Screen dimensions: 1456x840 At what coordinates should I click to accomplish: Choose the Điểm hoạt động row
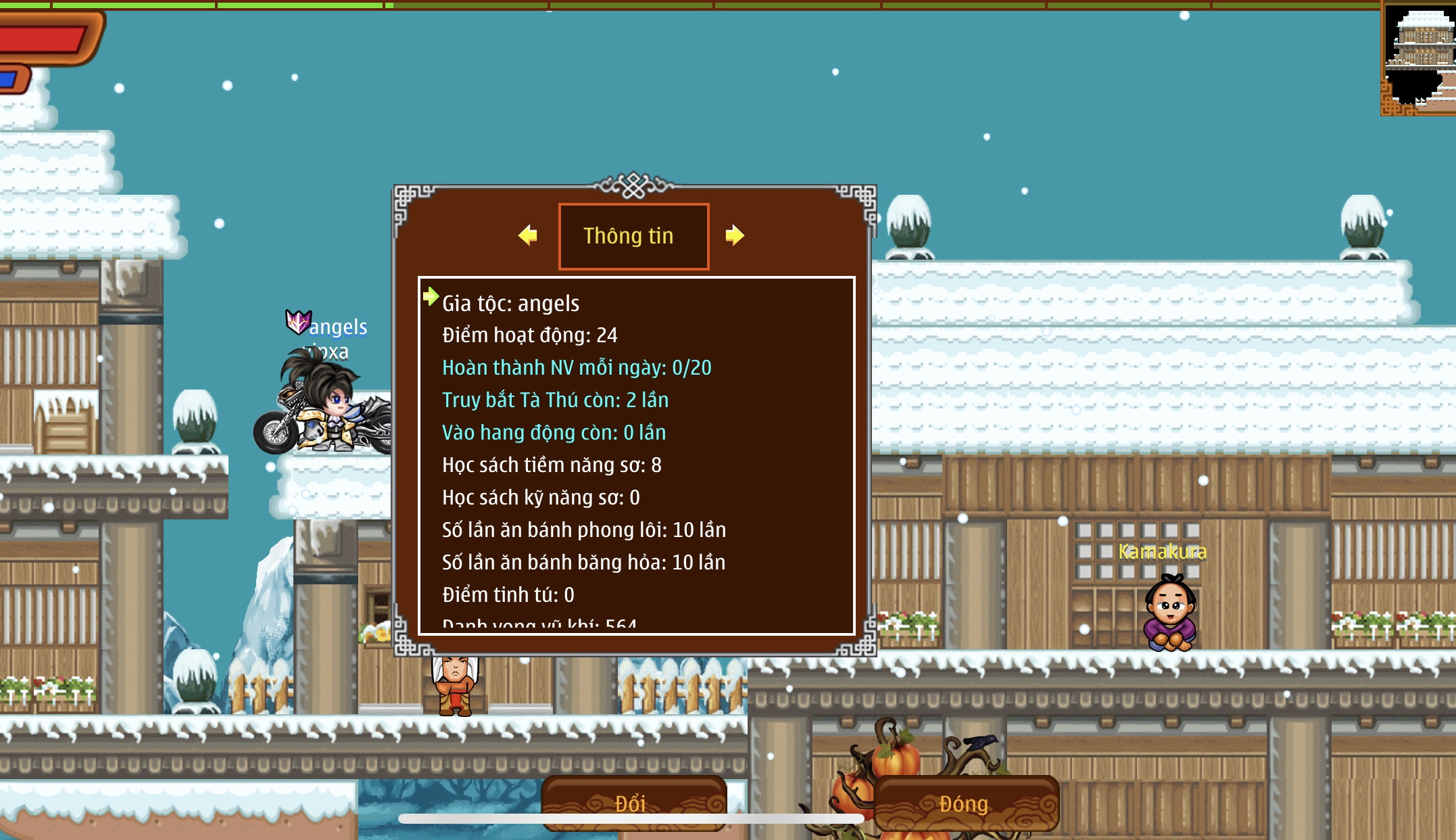click(x=530, y=335)
